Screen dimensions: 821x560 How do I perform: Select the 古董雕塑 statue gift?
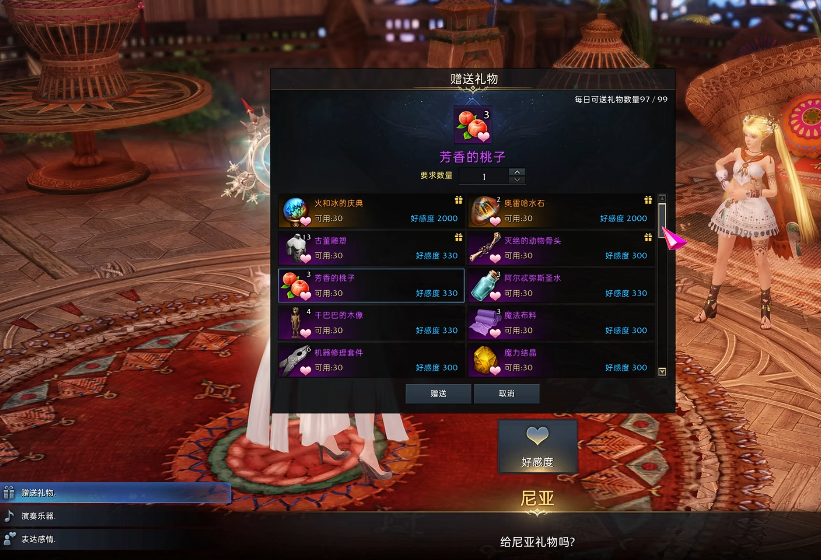point(371,248)
